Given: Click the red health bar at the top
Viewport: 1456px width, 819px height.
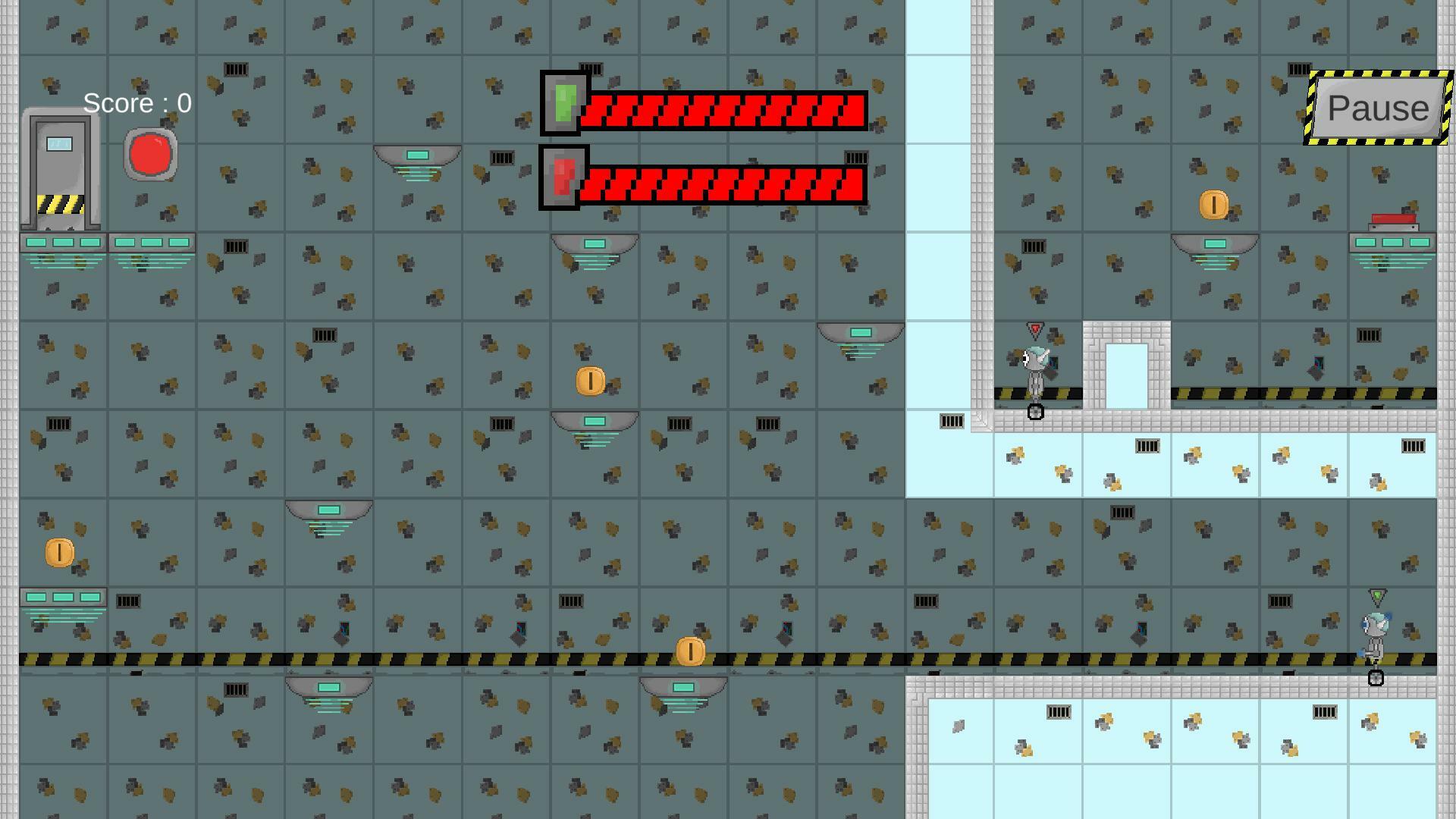Looking at the screenshot, I should coord(720,110).
